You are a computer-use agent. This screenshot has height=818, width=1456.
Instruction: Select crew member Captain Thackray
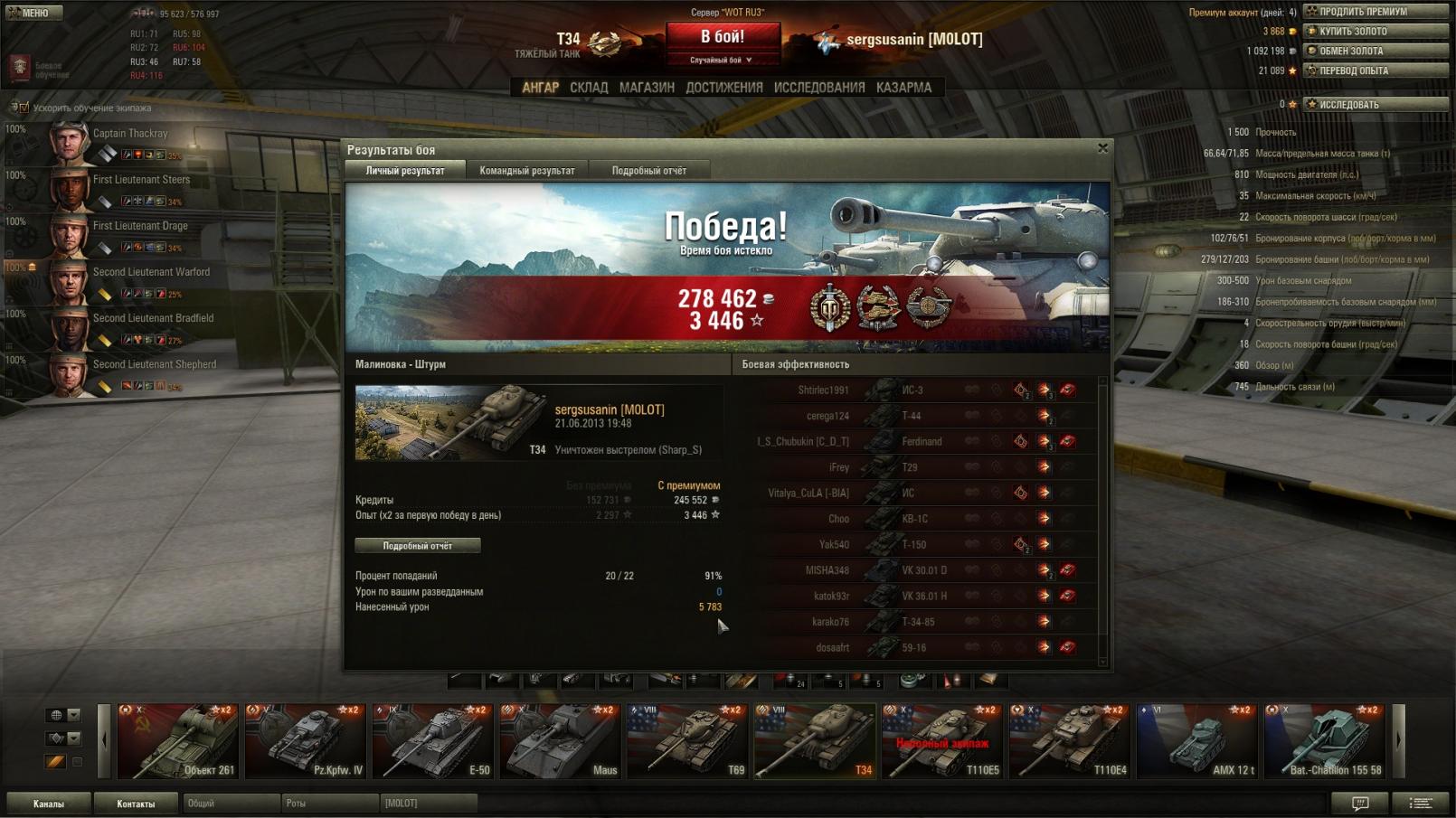click(129, 134)
